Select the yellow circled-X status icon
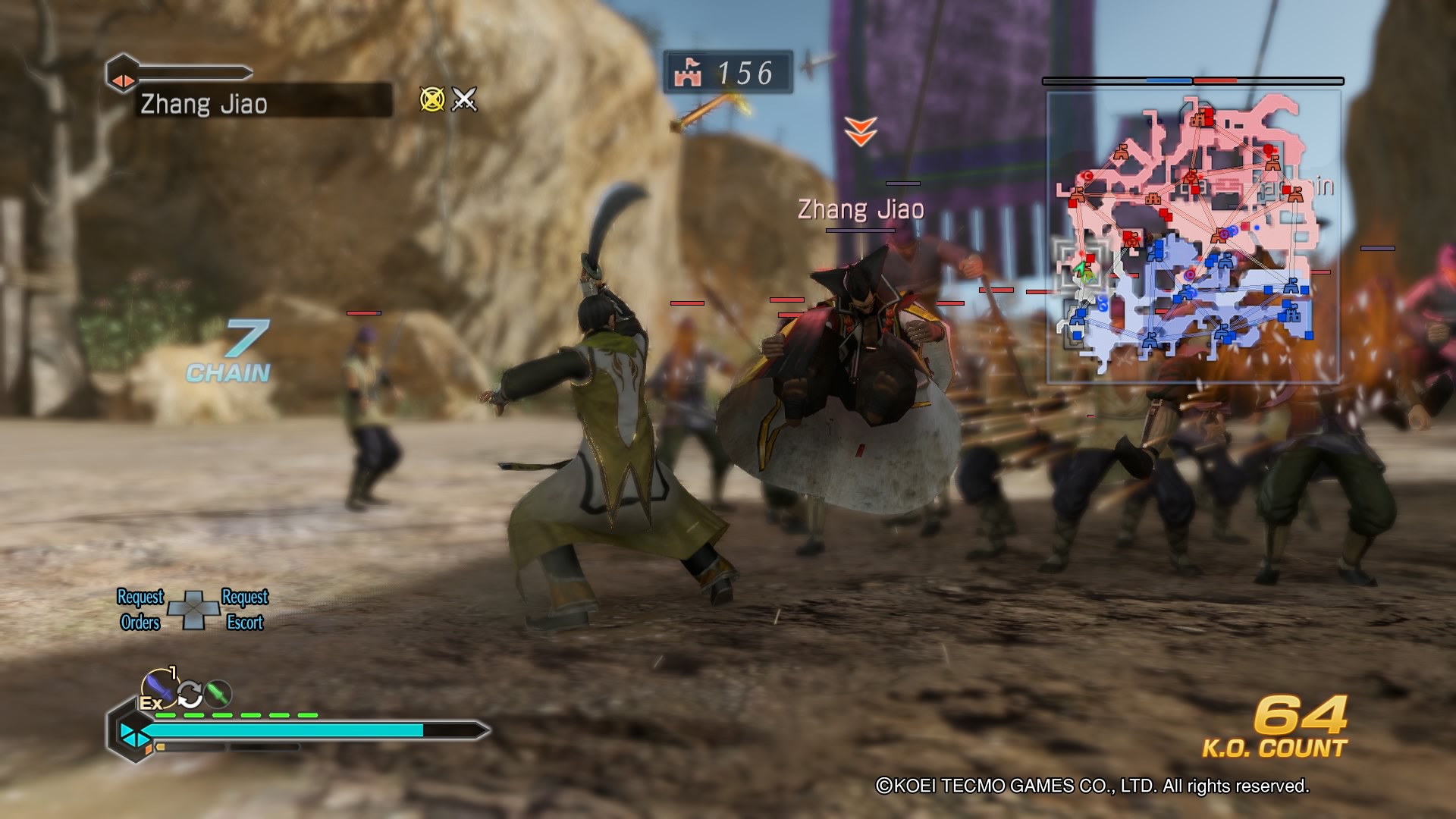 click(432, 99)
